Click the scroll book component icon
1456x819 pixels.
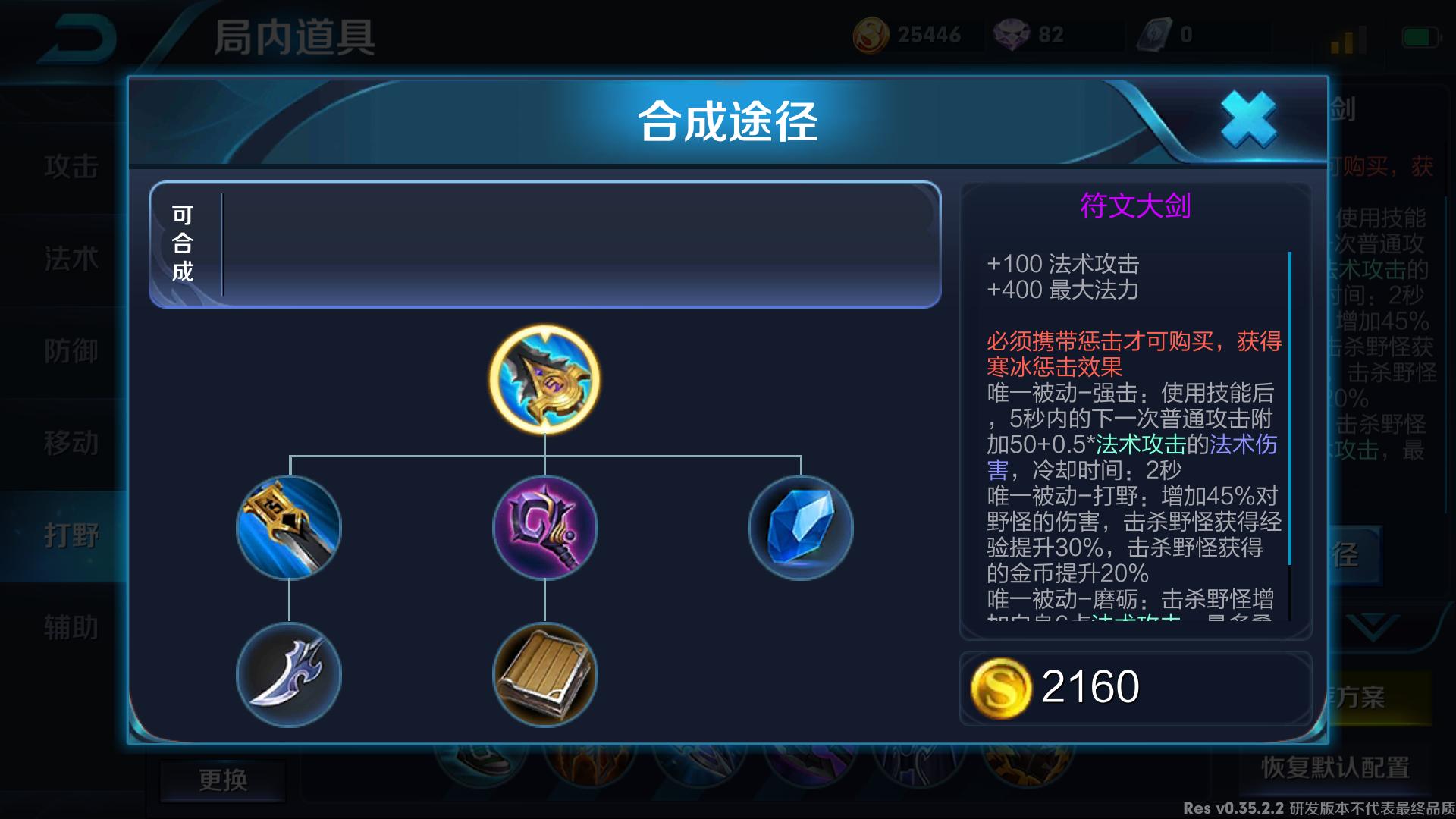coord(543,675)
